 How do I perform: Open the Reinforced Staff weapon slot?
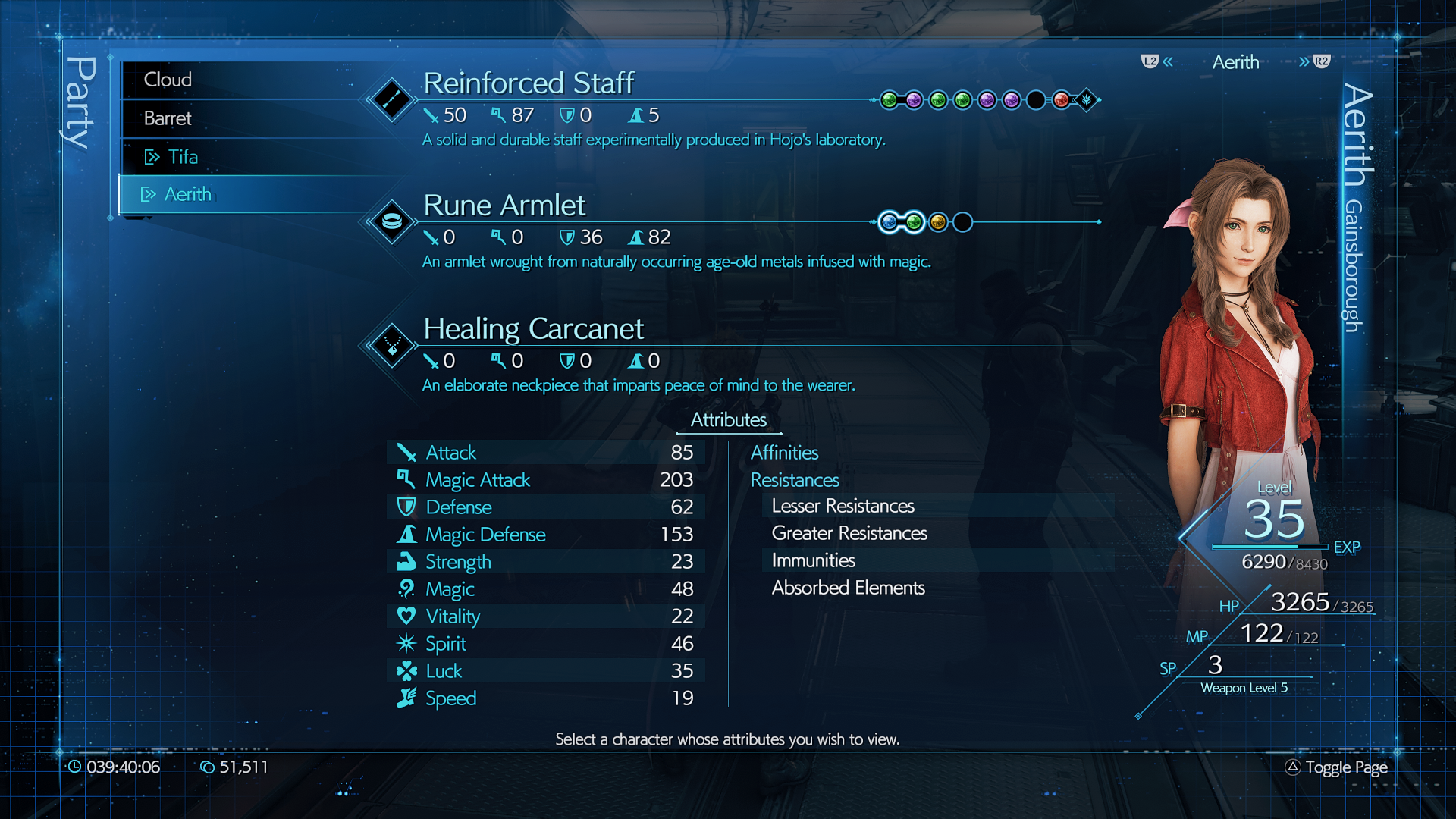(x=528, y=83)
